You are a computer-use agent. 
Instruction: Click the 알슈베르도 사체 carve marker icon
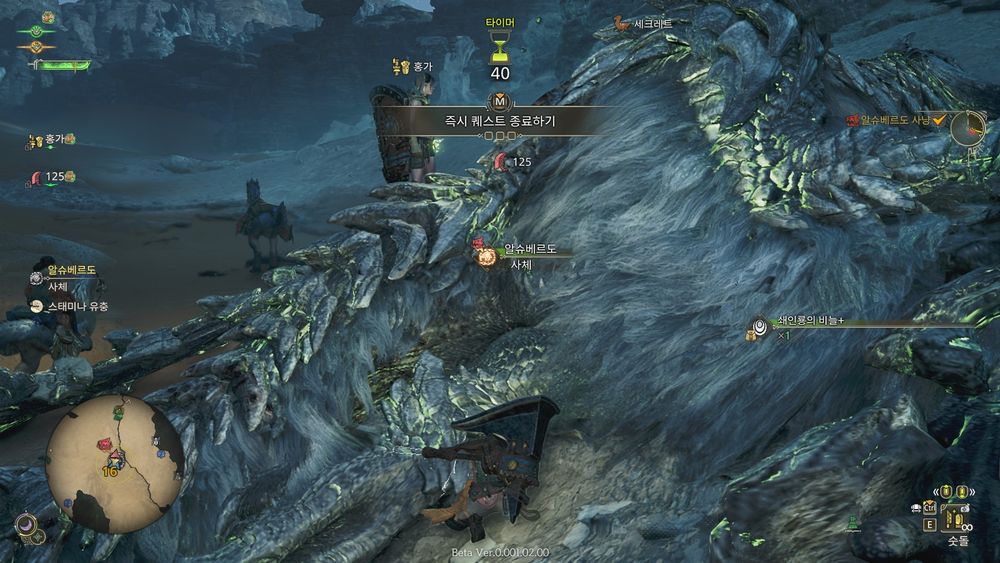pos(486,256)
